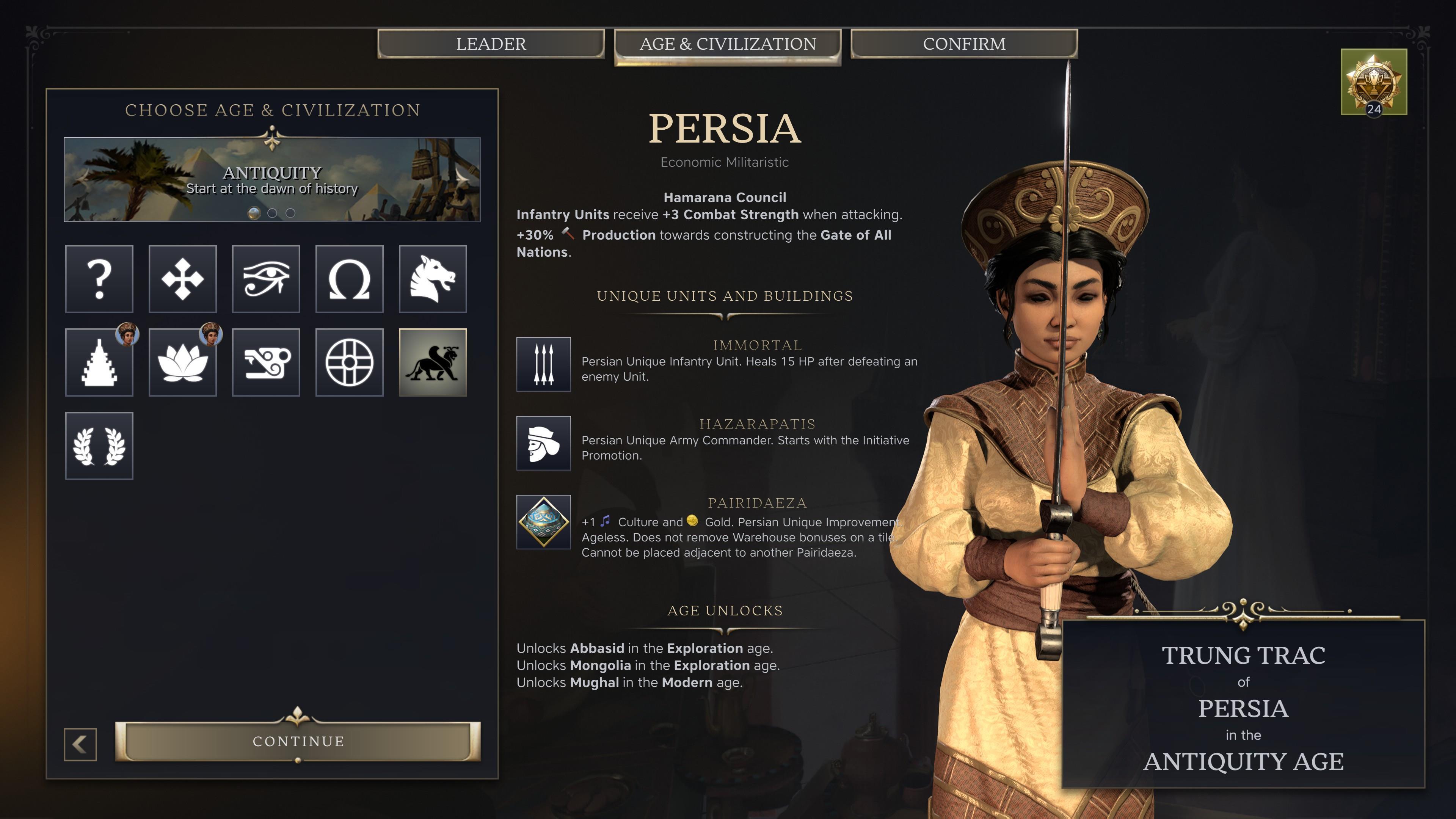Select the second age pagination dot
The image size is (1456, 819).
[273, 213]
